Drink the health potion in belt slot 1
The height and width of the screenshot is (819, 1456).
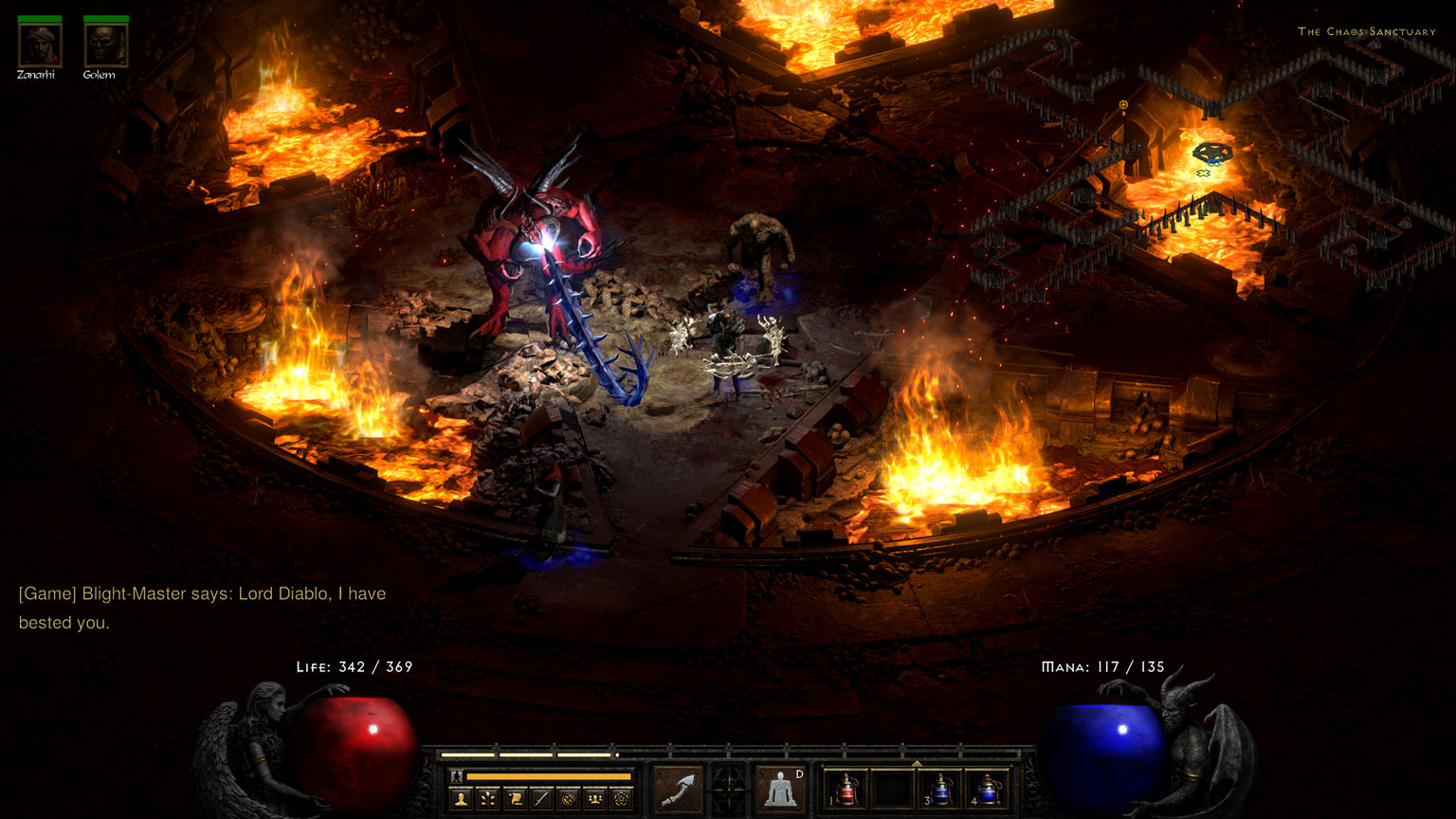pyautogui.click(x=846, y=789)
